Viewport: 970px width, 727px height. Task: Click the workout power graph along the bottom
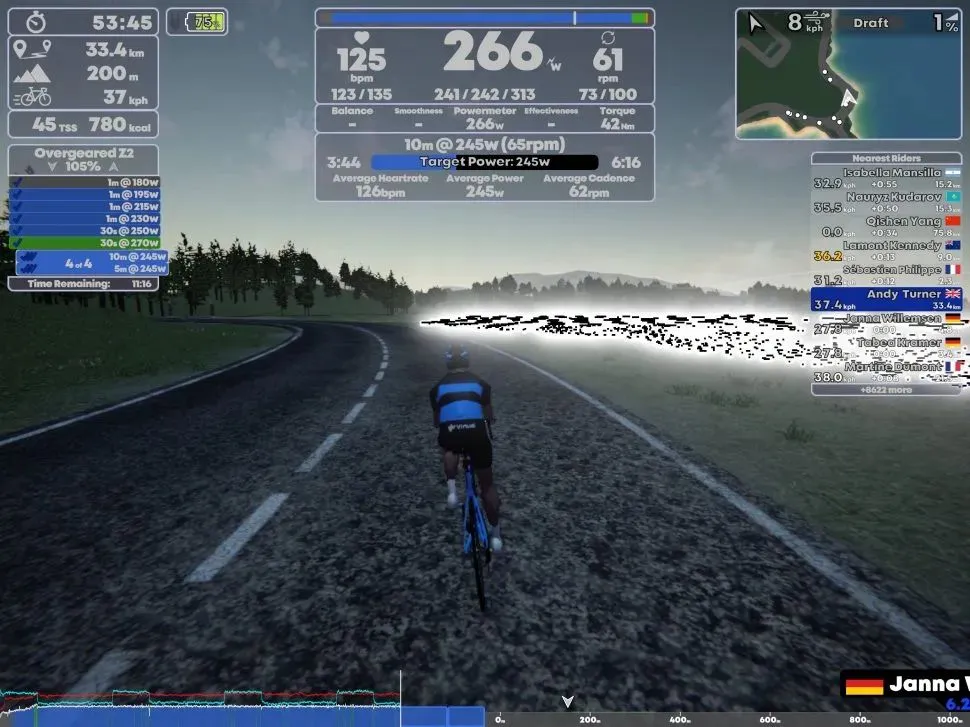[x=240, y=707]
